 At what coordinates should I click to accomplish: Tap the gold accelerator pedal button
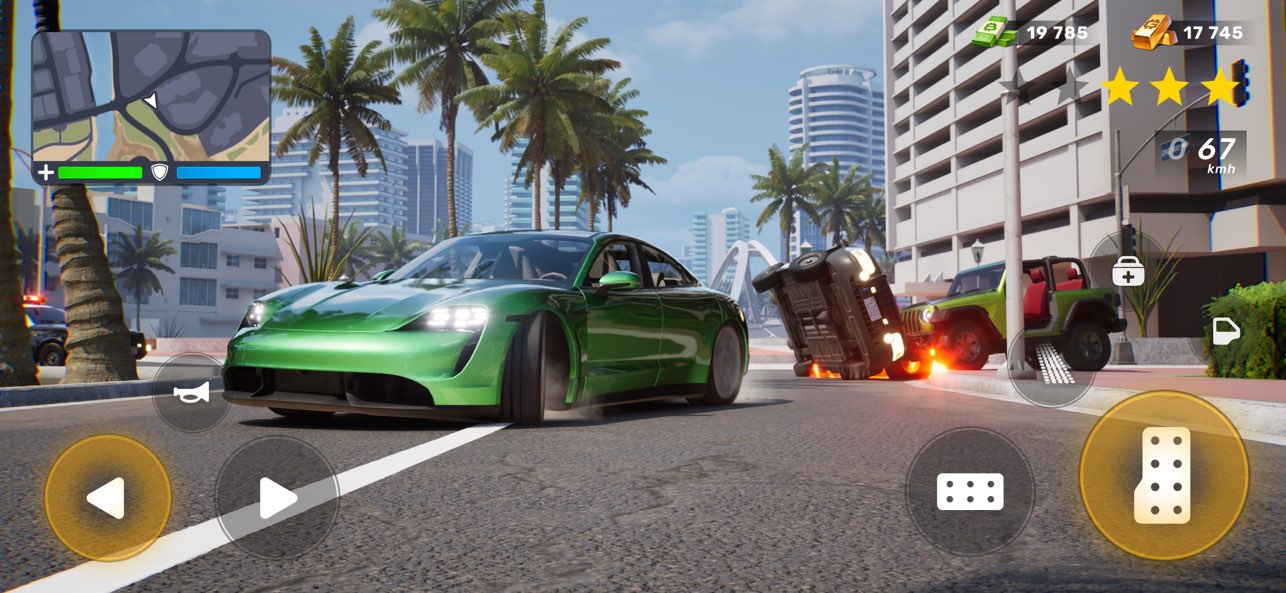point(1163,475)
